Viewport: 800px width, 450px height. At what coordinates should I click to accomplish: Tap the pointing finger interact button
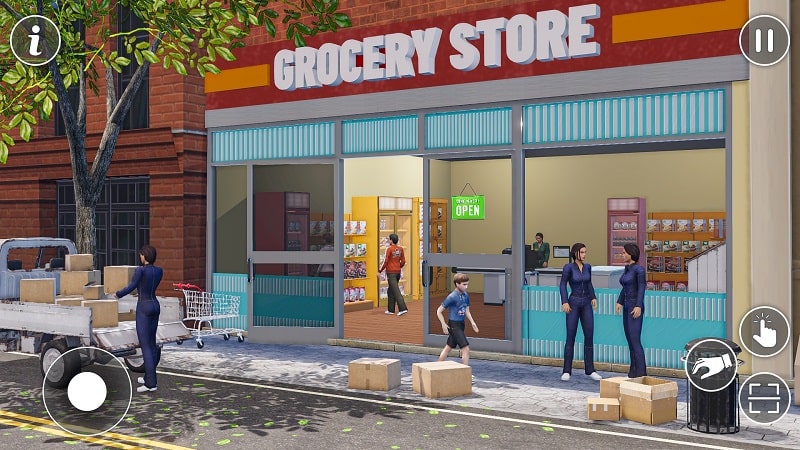764,332
